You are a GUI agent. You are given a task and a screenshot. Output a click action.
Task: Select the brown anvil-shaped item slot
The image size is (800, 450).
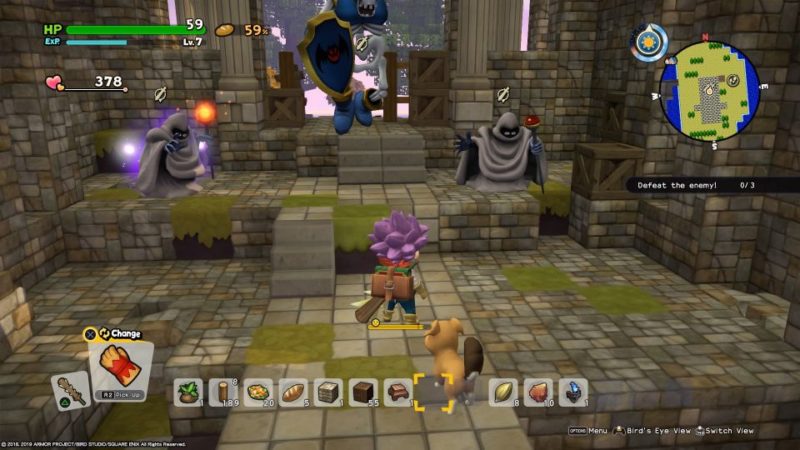(x=399, y=392)
